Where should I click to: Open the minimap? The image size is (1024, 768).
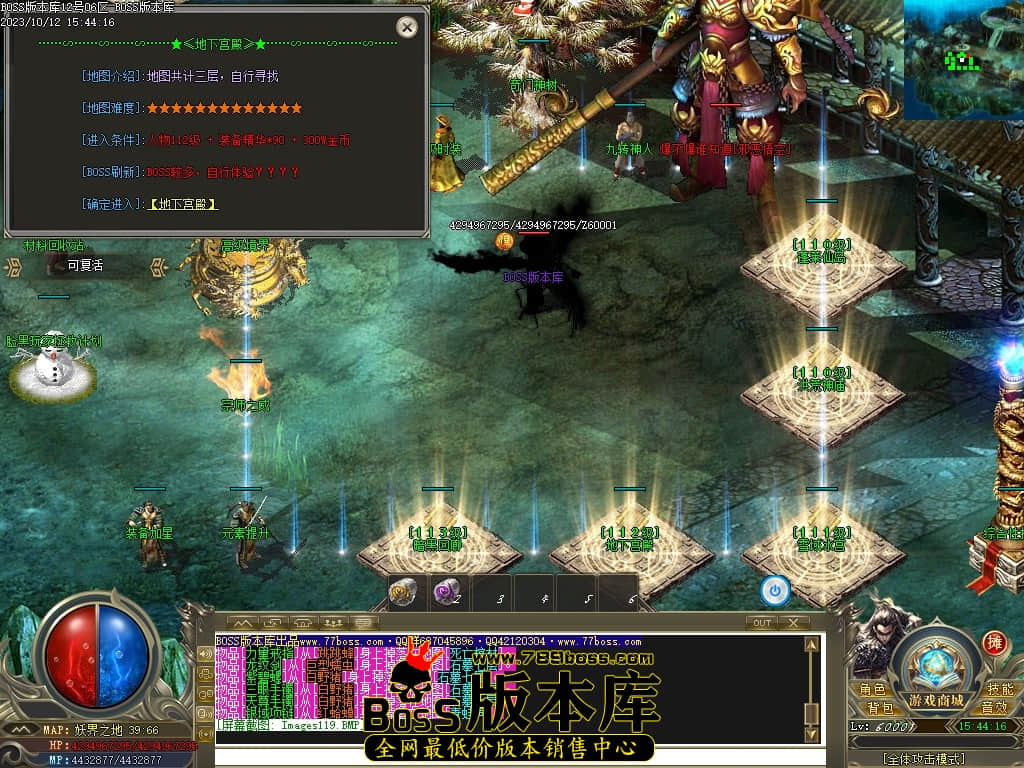(963, 60)
